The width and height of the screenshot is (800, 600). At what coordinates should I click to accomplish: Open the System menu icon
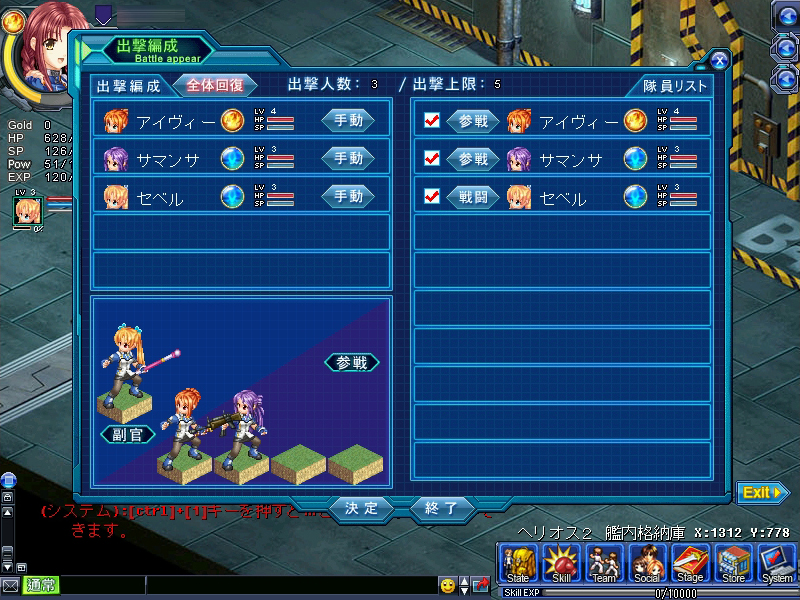(x=776, y=564)
